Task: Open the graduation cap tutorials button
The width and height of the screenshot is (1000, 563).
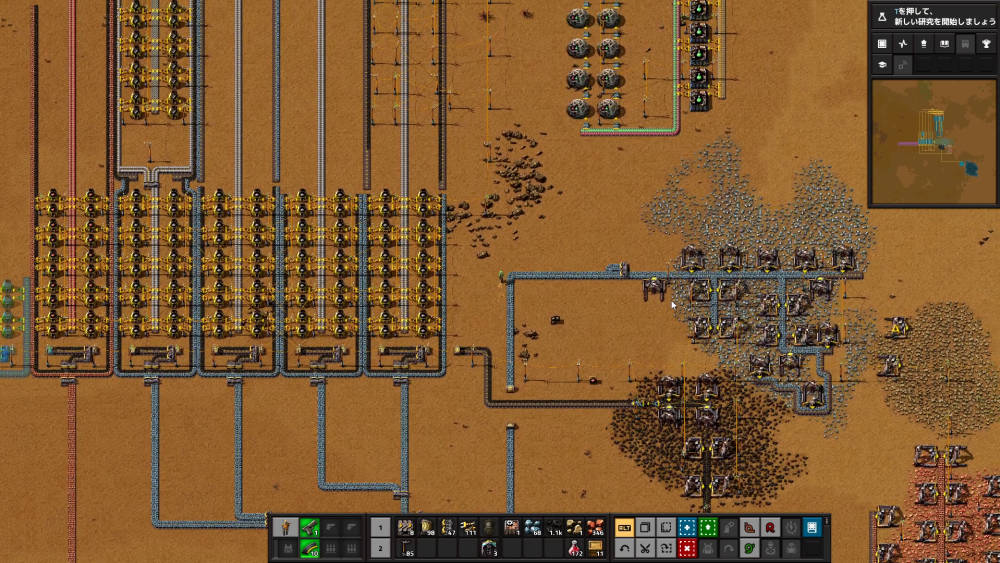Action: 883,64
